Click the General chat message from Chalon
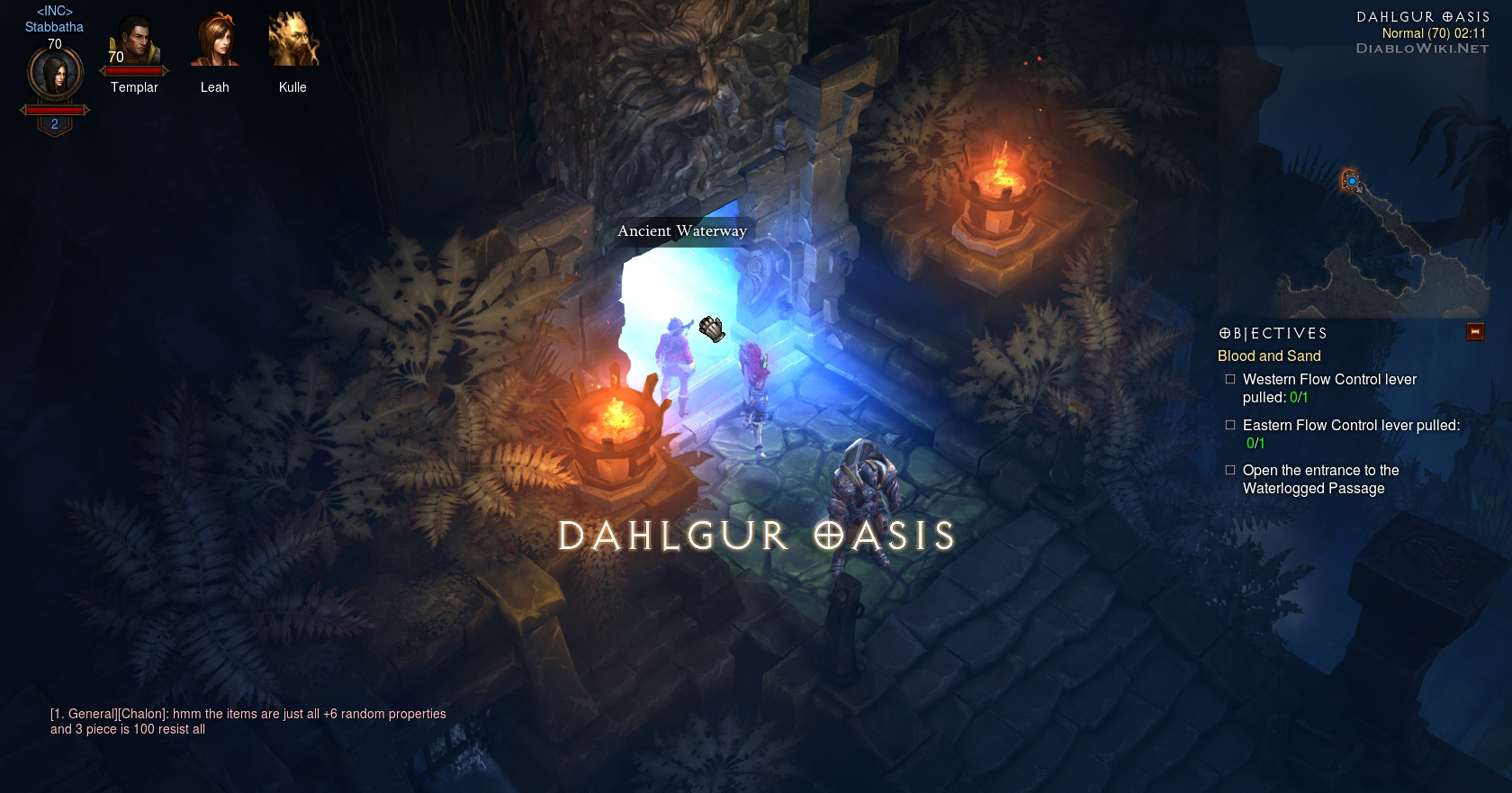 click(x=247, y=722)
